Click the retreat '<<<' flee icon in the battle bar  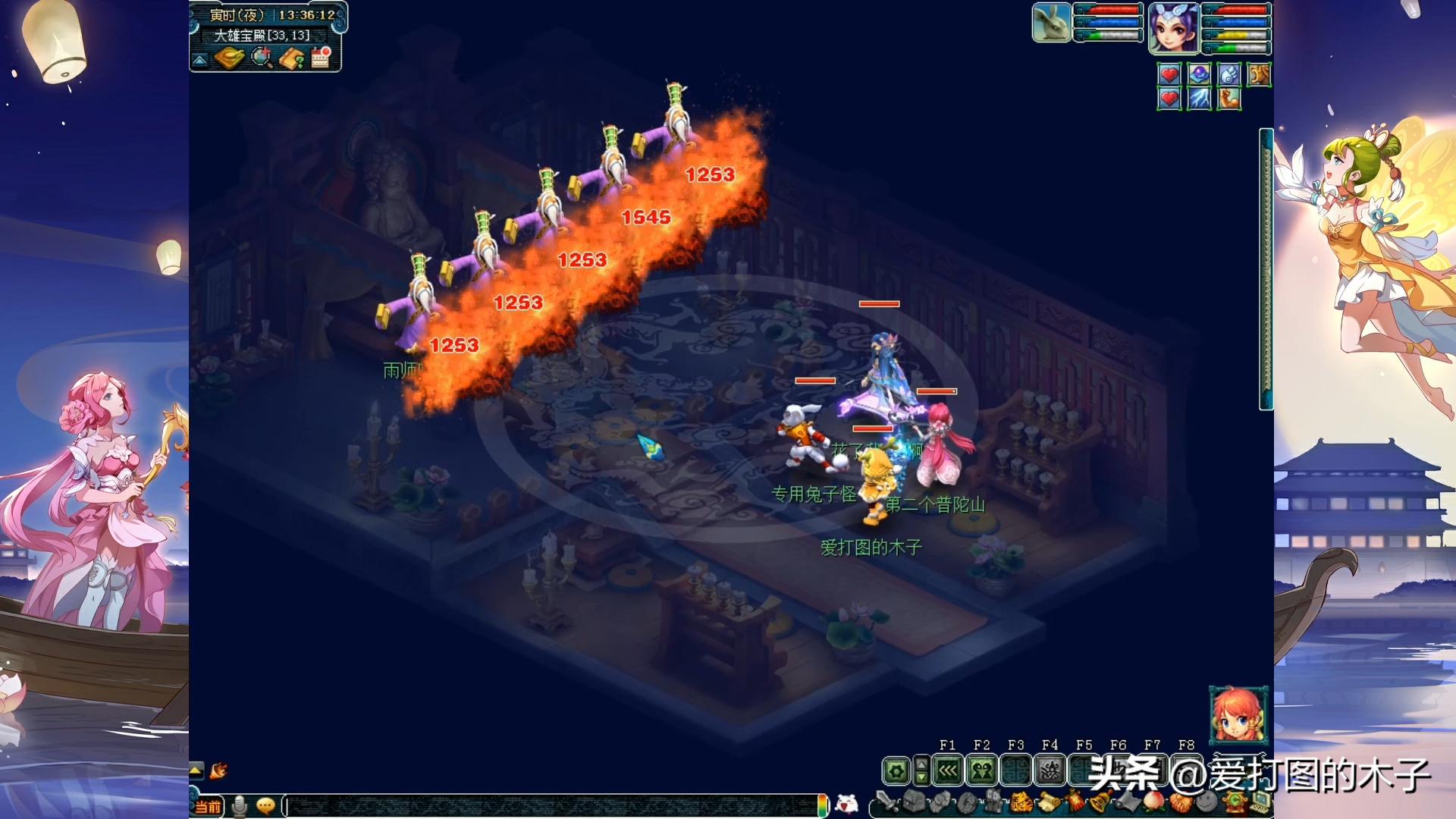pyautogui.click(x=949, y=769)
